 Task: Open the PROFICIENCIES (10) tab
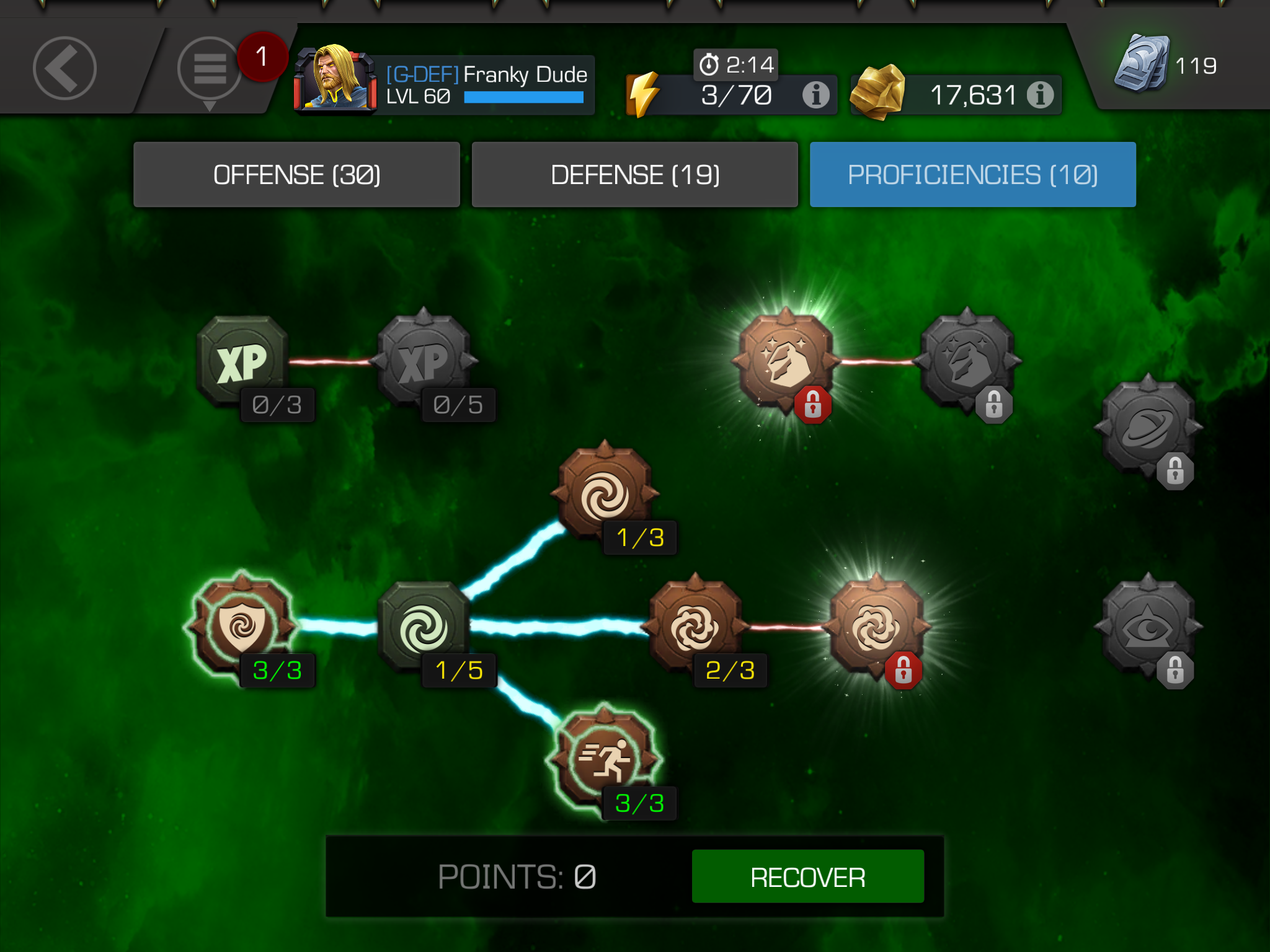[x=974, y=174]
